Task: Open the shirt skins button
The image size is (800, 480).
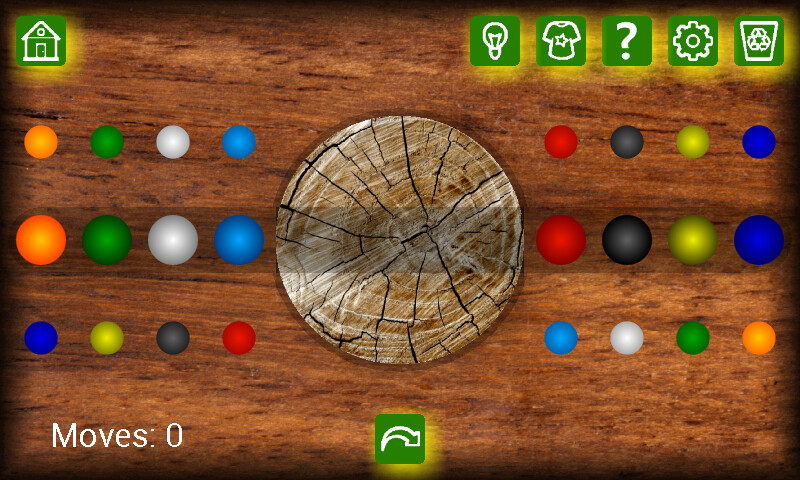Action: [561, 41]
